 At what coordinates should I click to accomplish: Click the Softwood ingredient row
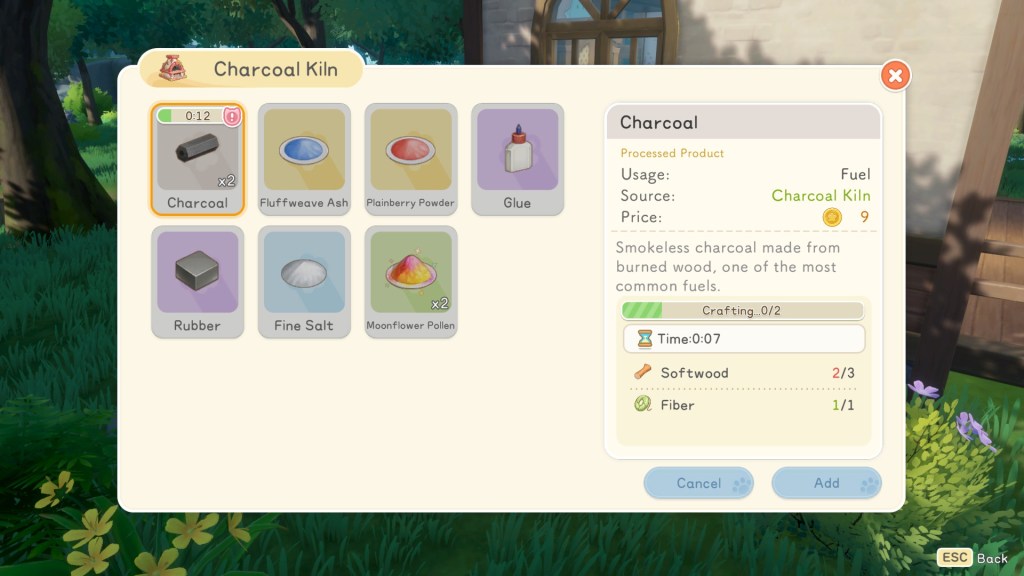(x=743, y=373)
